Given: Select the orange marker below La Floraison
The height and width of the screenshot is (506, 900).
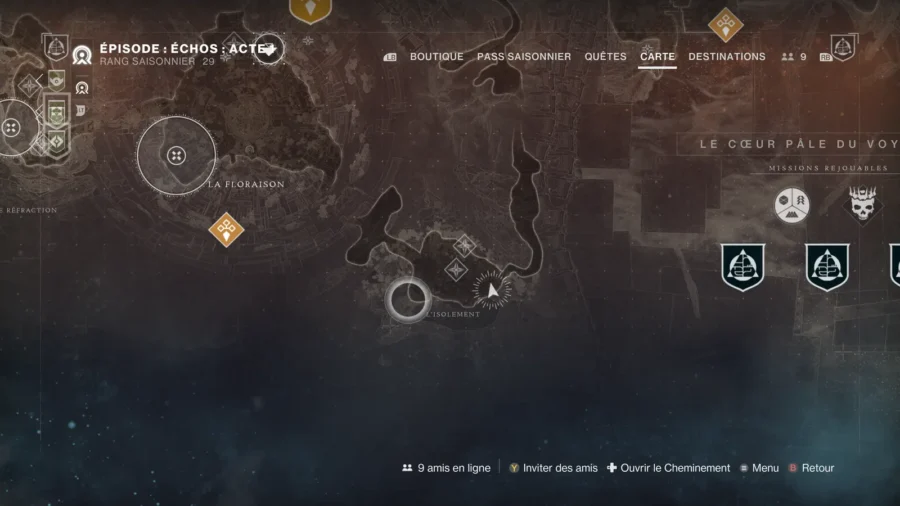Looking at the screenshot, I should 226,229.
